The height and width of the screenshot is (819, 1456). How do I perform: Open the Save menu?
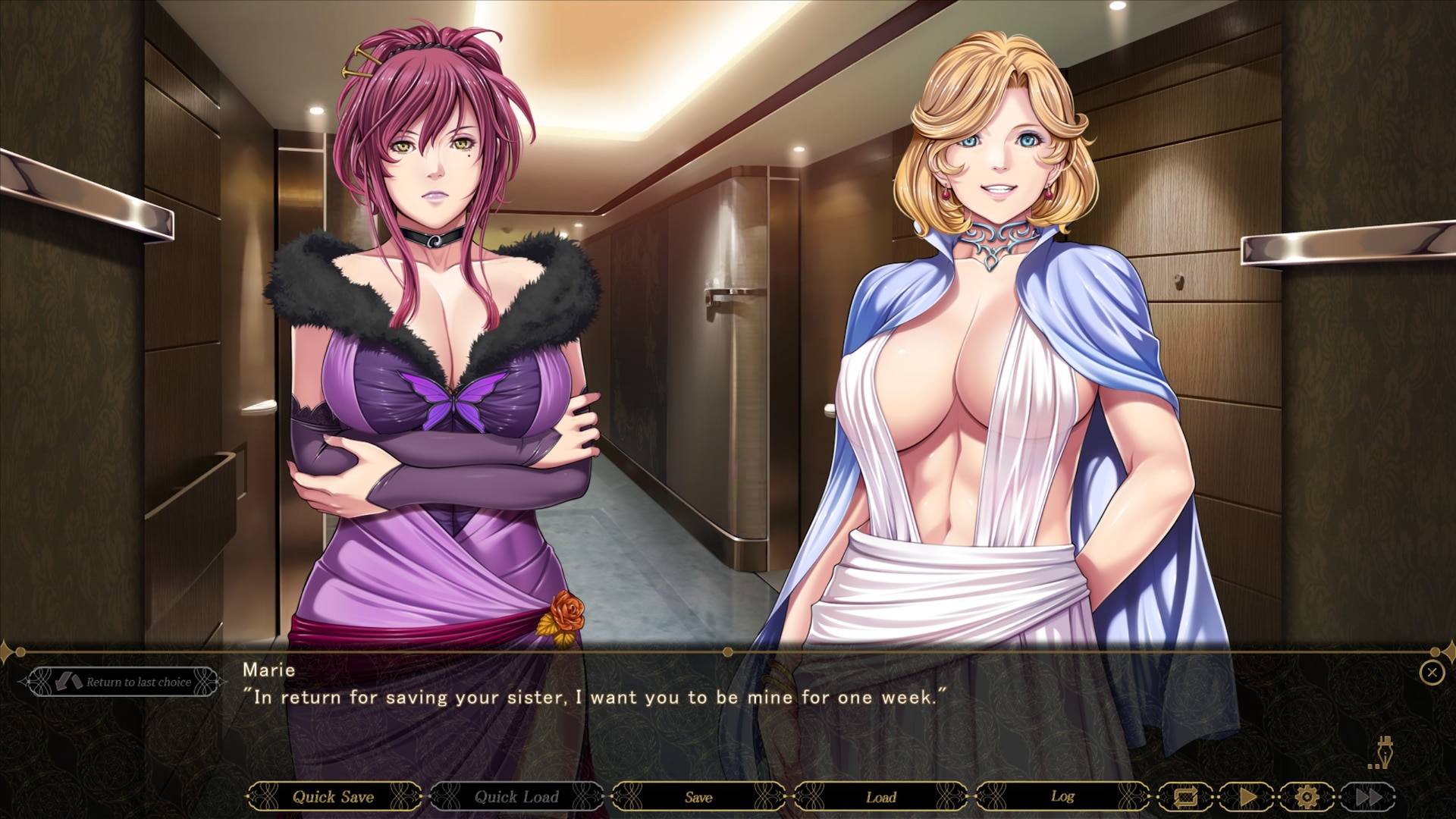(698, 797)
